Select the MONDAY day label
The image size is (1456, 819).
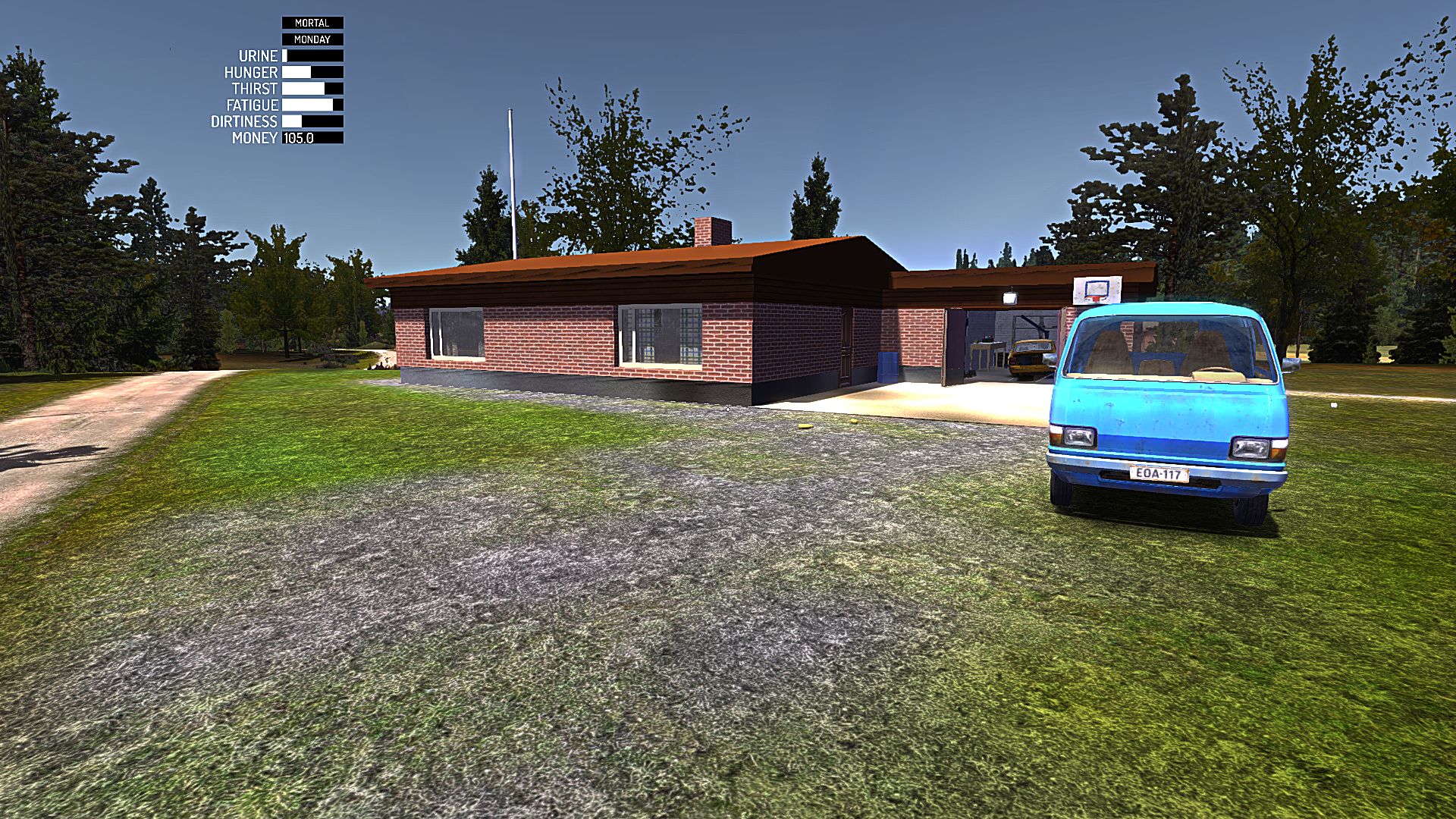pos(313,39)
